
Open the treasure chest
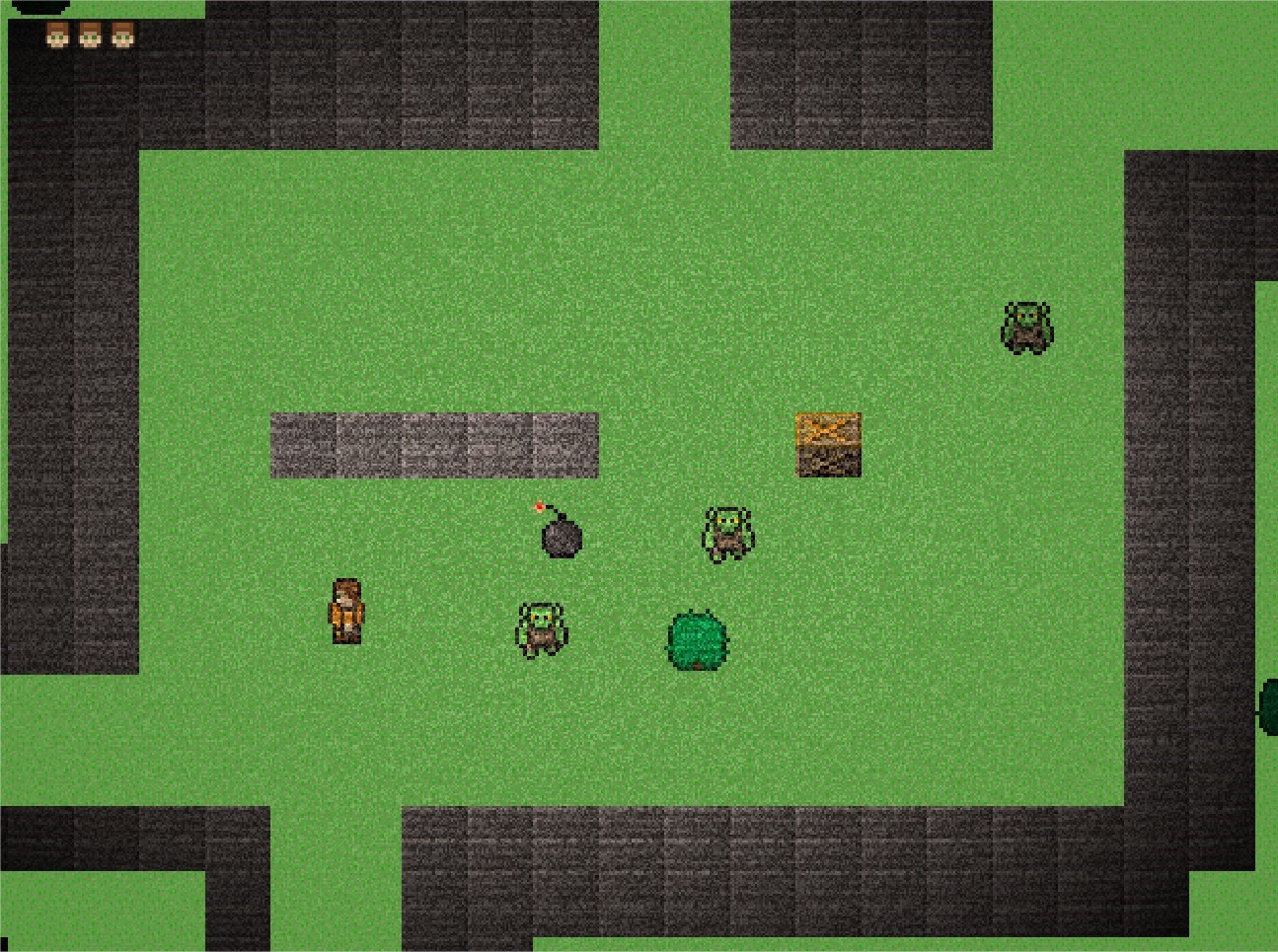828,446
